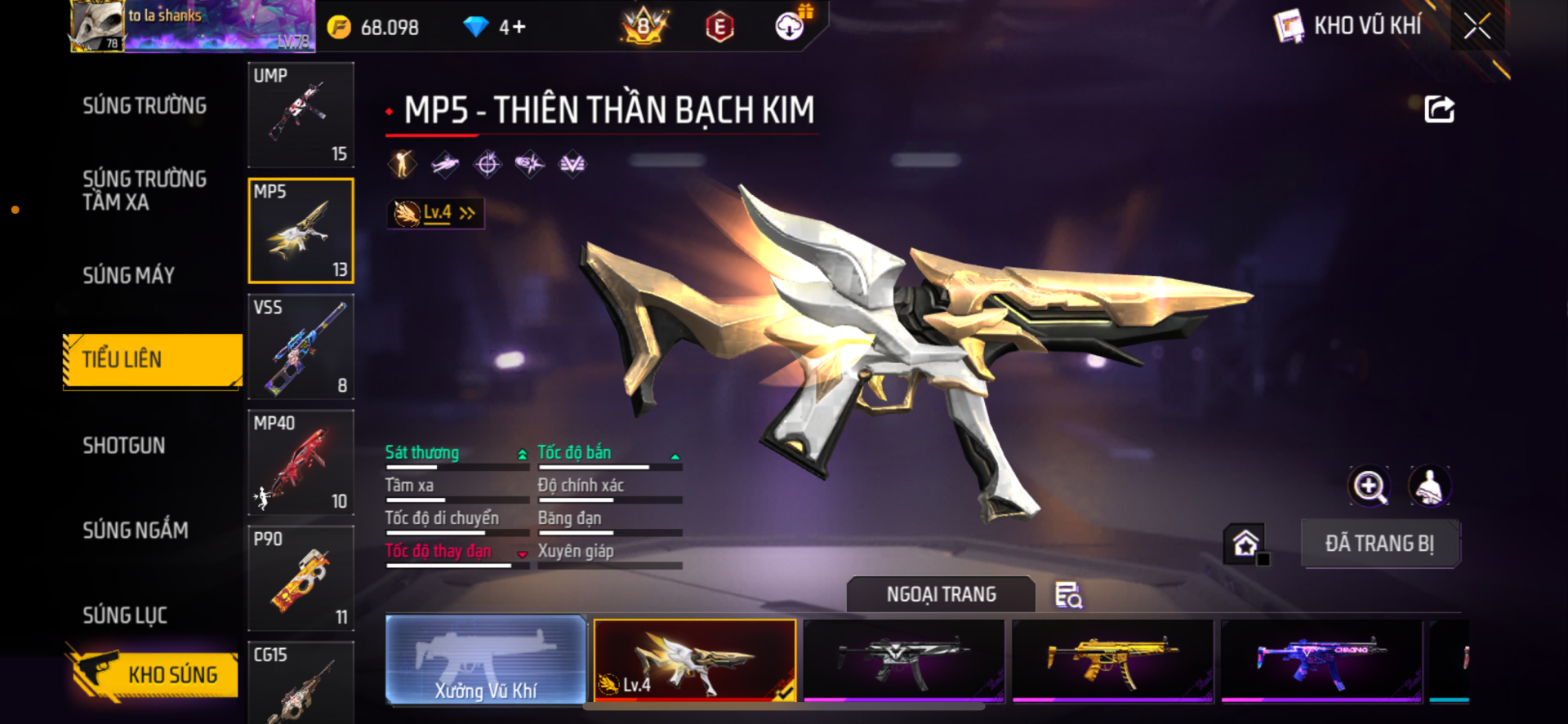This screenshot has height=724, width=1568.
Task: Choose the Shotgun category
Action: coord(124,446)
